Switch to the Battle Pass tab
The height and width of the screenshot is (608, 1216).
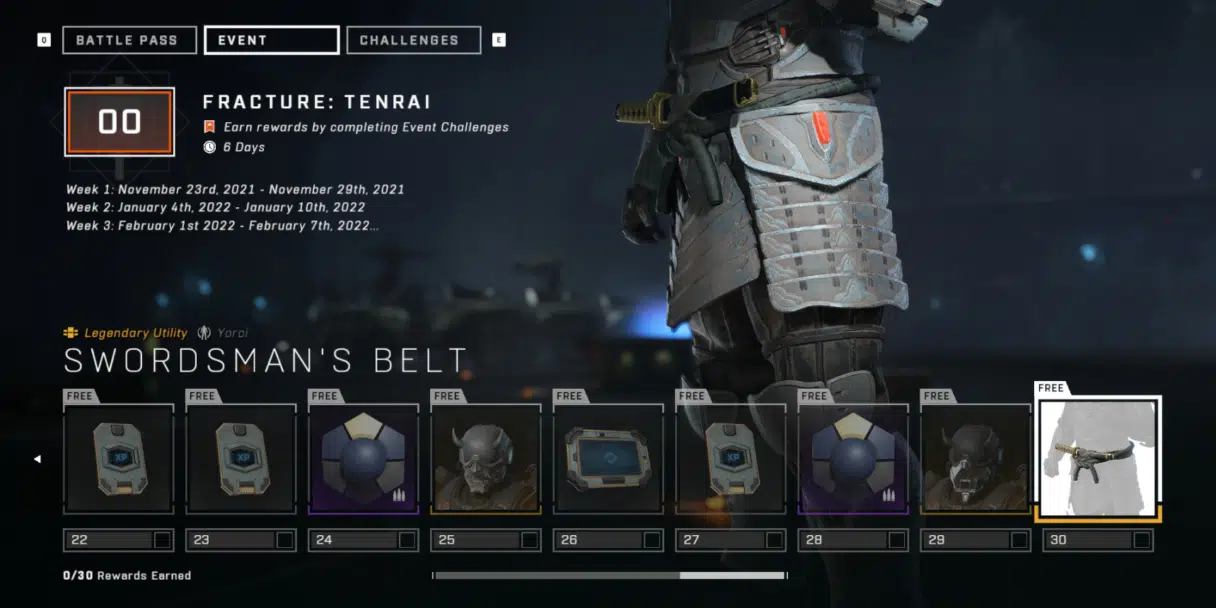[126, 40]
